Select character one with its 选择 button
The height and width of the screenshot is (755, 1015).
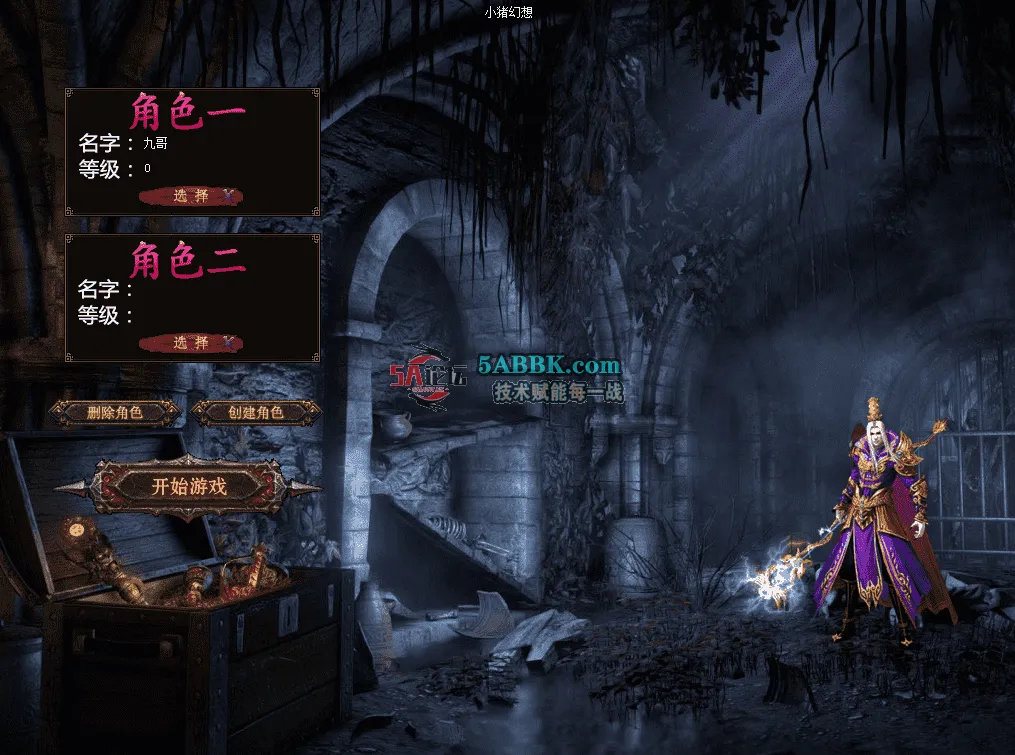(191, 196)
